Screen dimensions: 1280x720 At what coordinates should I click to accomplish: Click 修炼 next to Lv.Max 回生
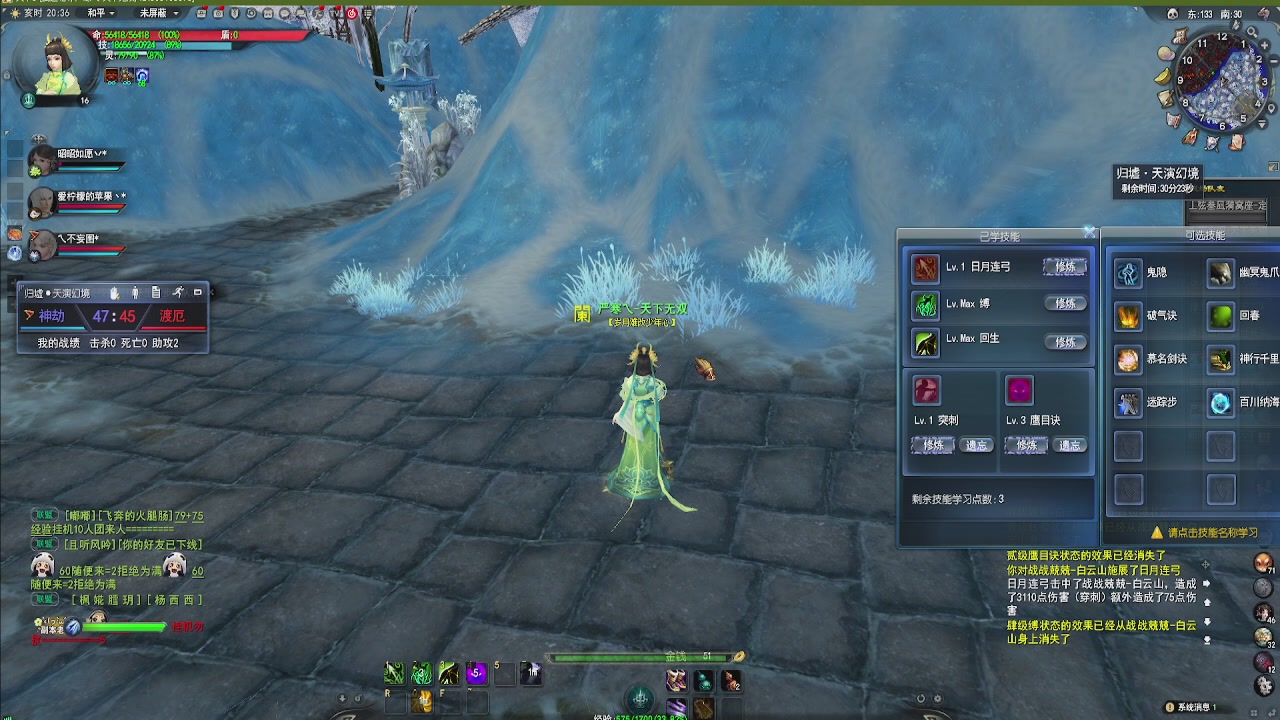(1064, 342)
